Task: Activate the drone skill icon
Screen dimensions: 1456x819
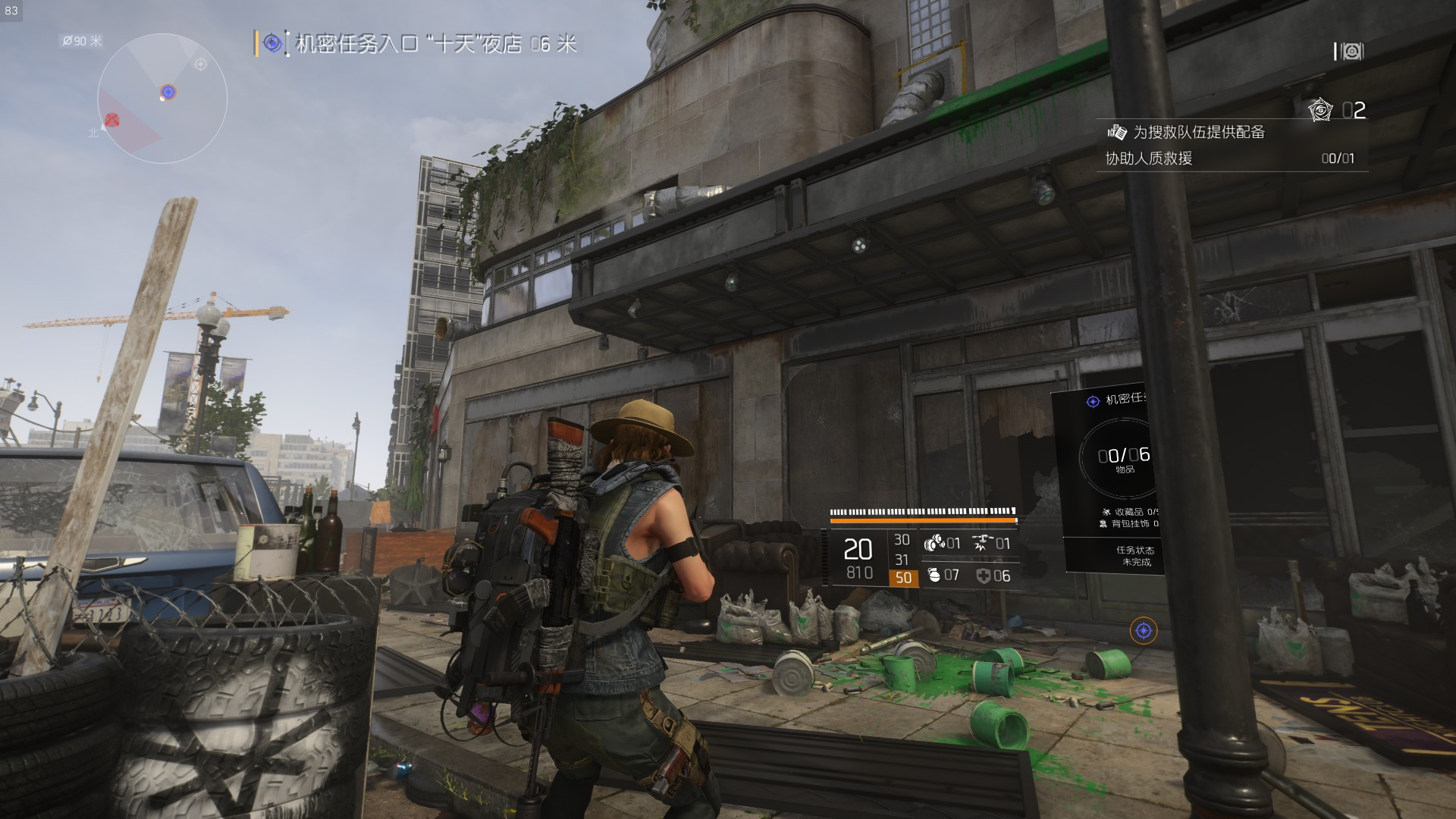Action: pyautogui.click(x=984, y=543)
